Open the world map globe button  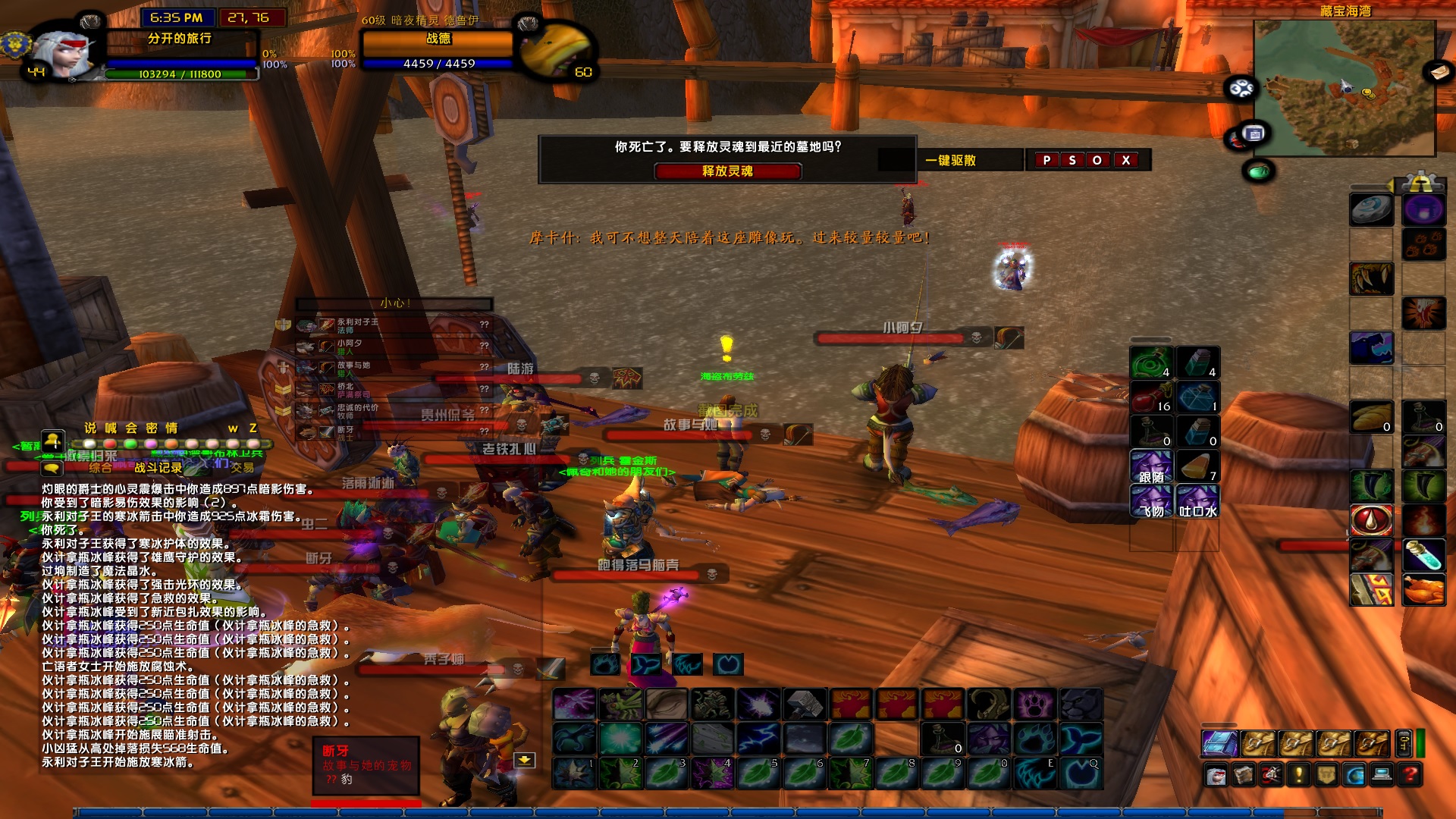coord(1354,775)
